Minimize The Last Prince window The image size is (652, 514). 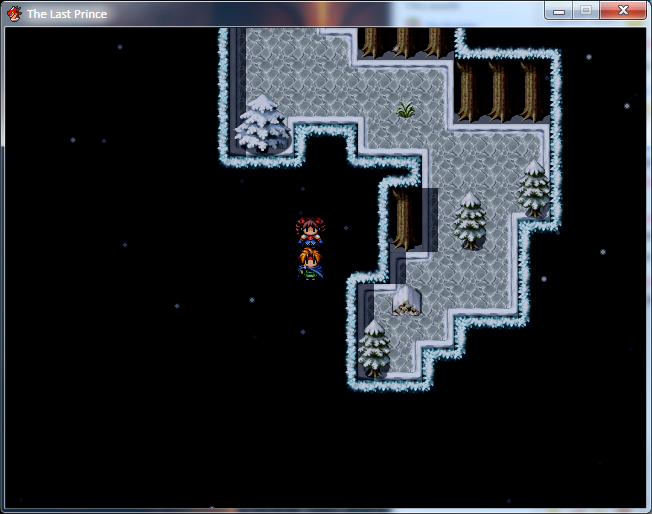click(559, 10)
